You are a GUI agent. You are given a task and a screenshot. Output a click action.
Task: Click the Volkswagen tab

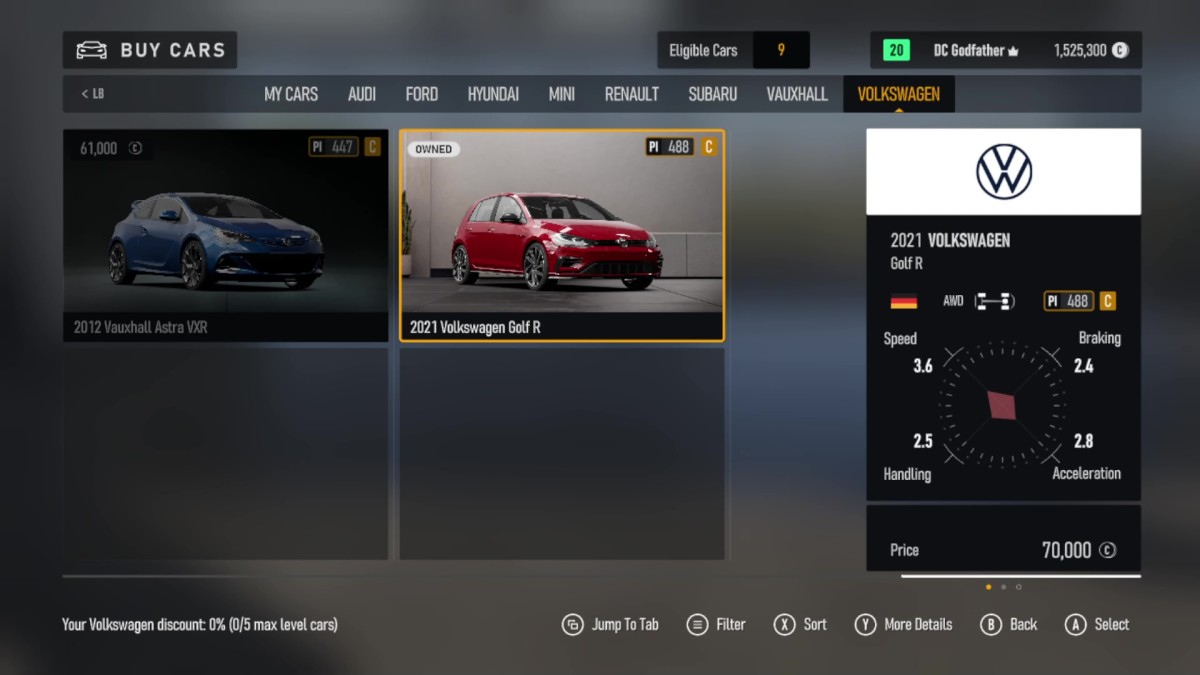(898, 94)
